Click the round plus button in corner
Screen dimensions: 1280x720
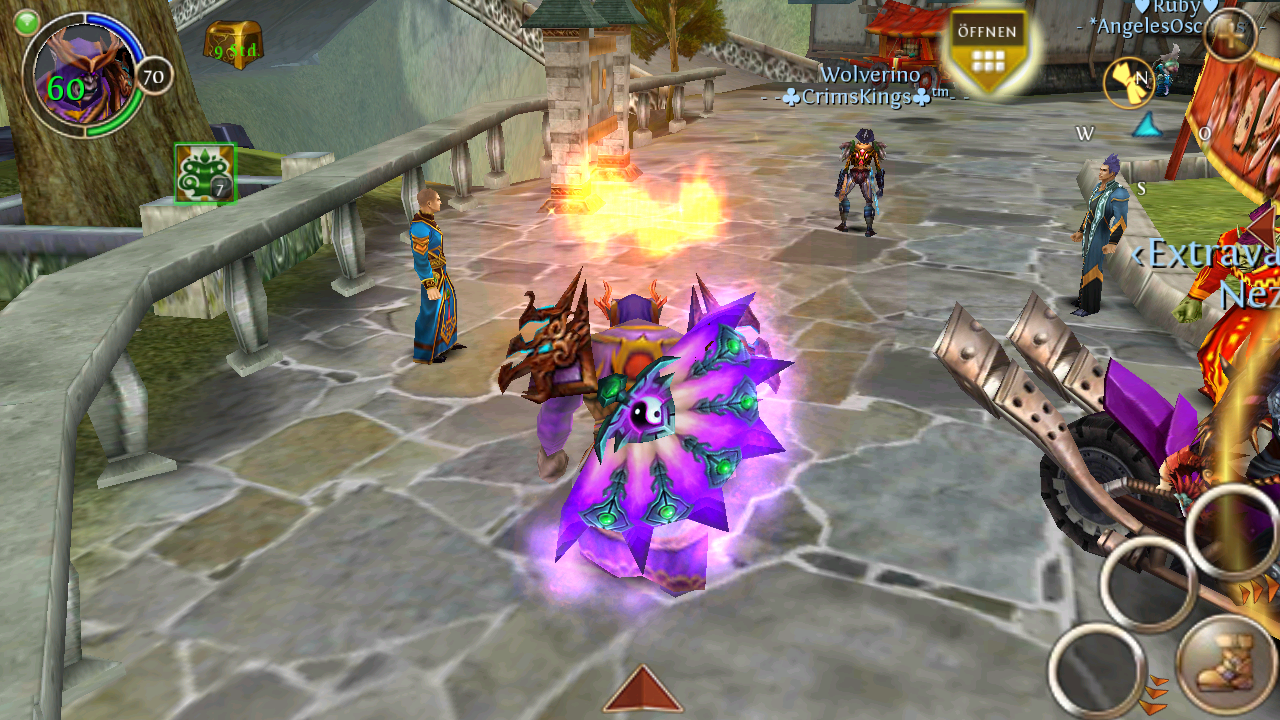pos(1228,34)
